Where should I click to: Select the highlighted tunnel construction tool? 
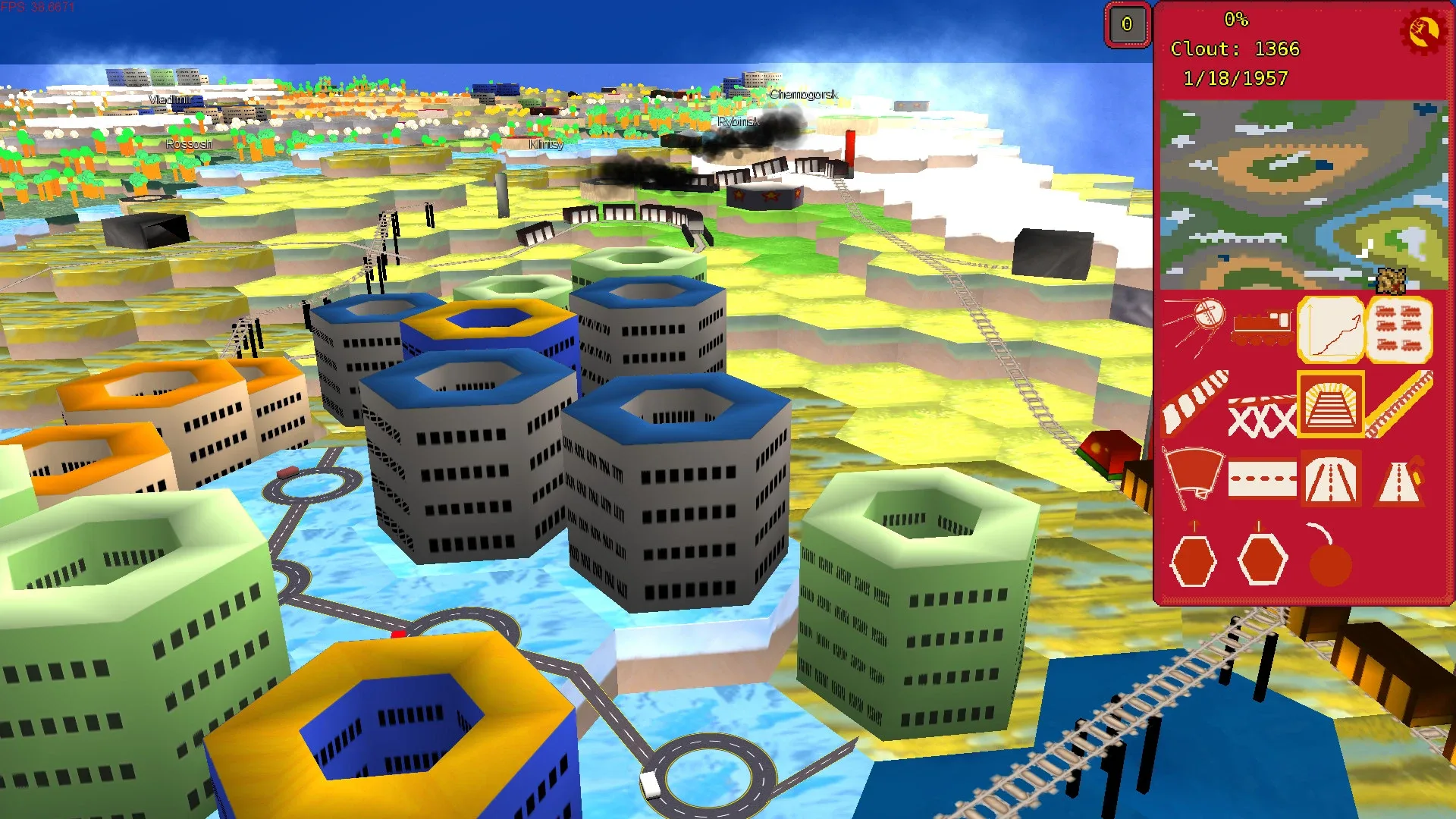coord(1330,405)
